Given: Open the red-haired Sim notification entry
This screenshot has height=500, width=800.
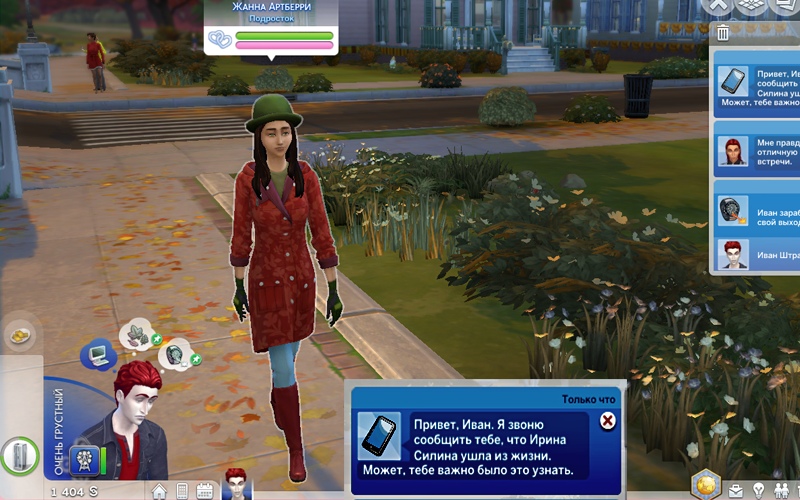Looking at the screenshot, I should click(x=755, y=150).
